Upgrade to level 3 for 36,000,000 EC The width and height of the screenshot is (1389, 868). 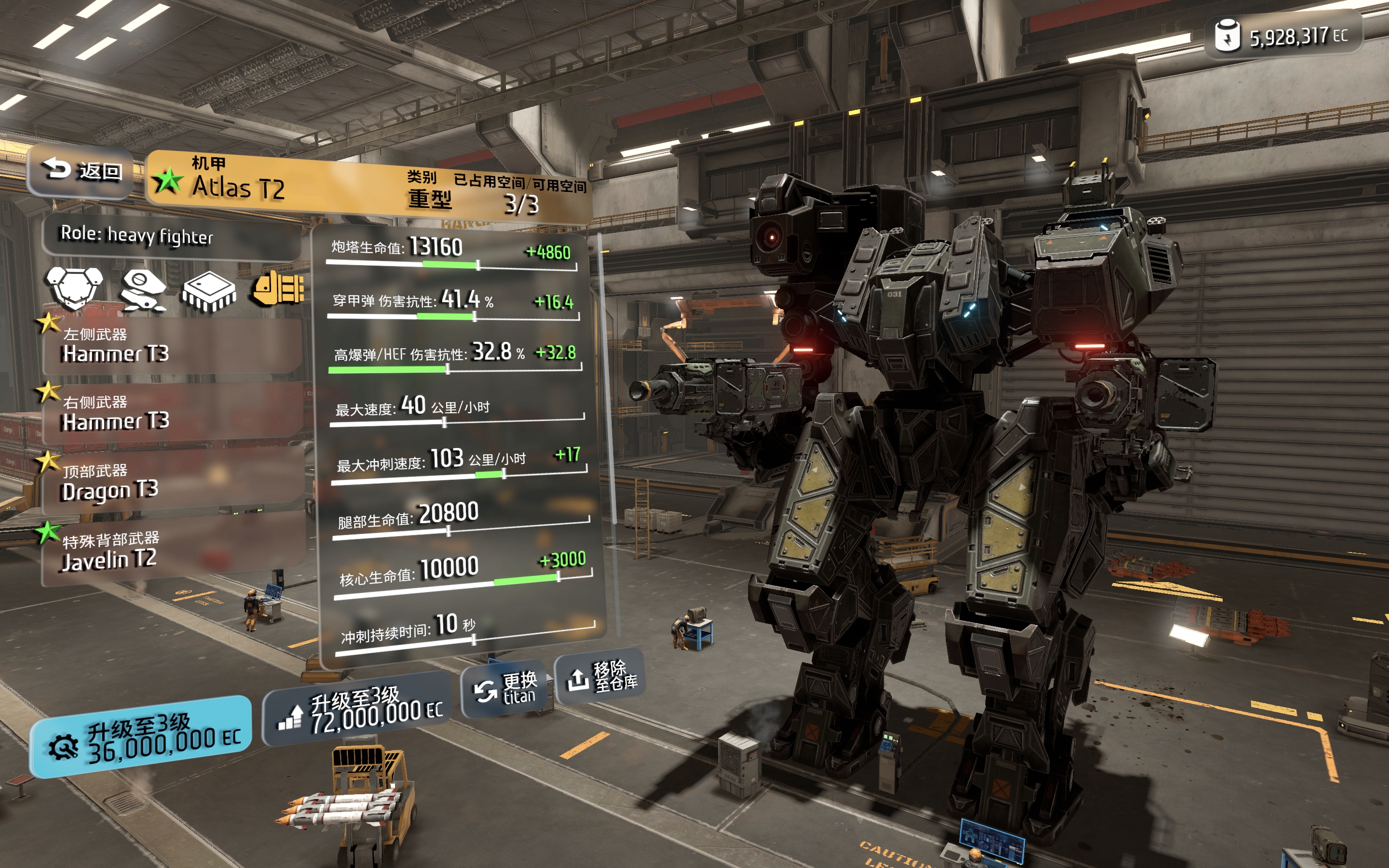pyautogui.click(x=141, y=738)
